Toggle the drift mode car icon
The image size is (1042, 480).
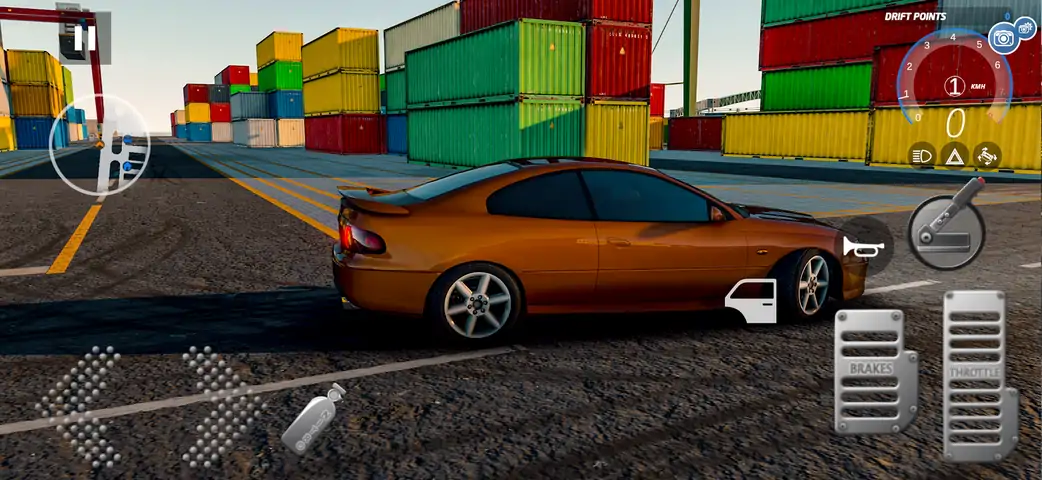[986, 155]
